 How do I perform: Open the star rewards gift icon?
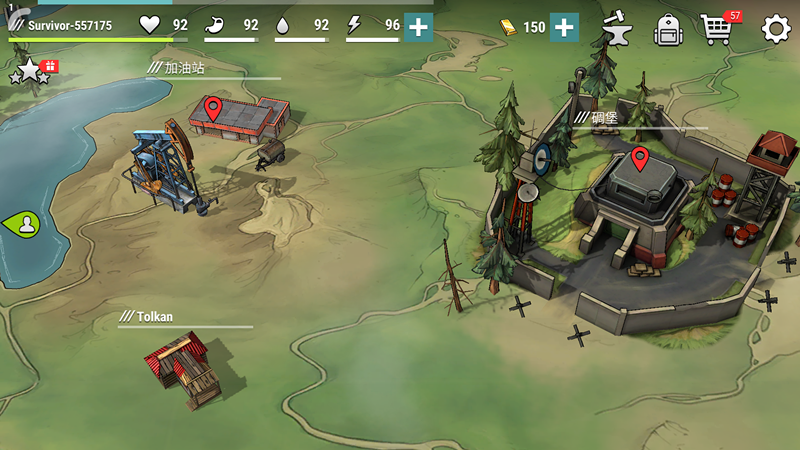33,69
